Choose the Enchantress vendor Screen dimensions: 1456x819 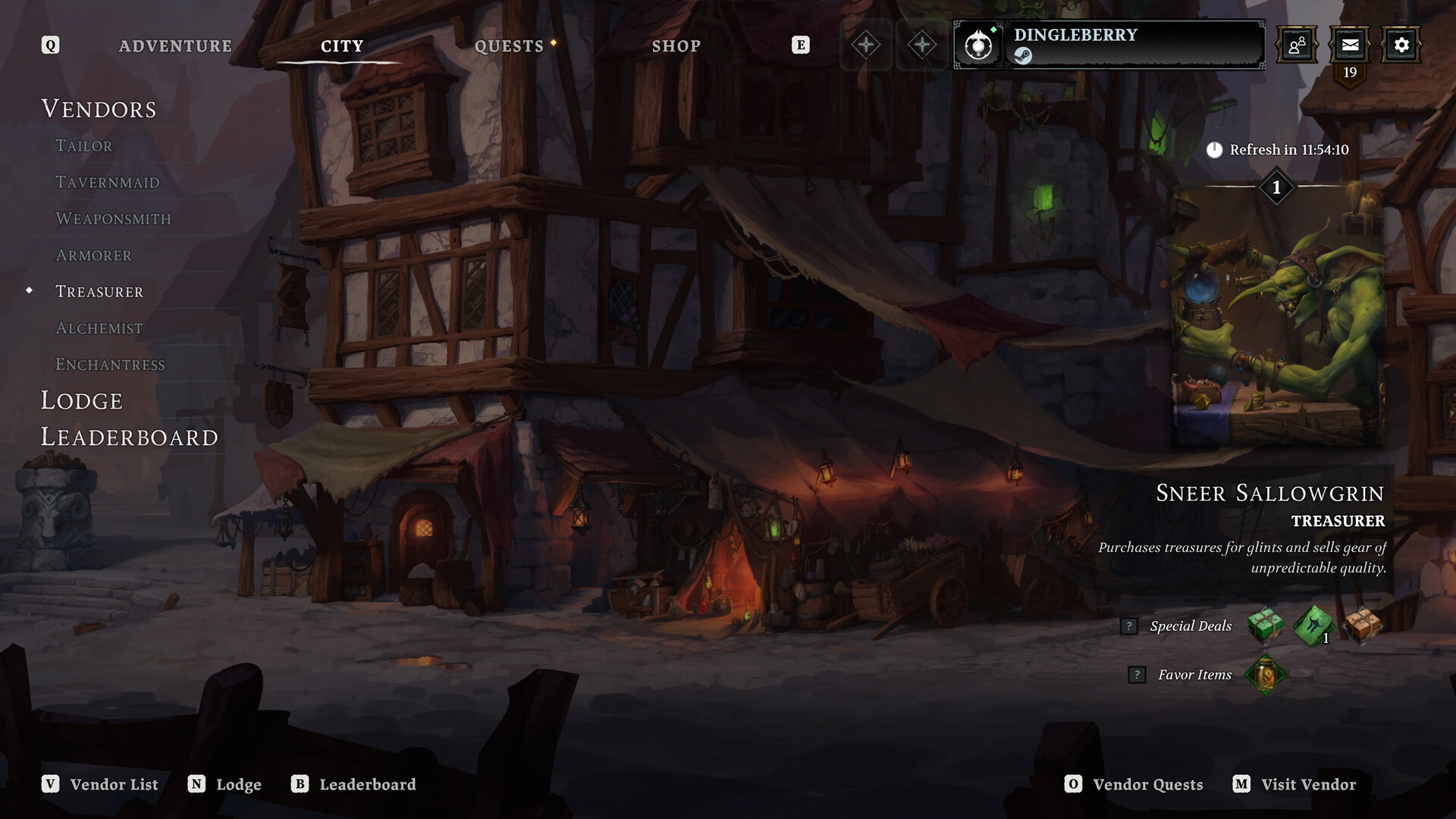coord(111,364)
